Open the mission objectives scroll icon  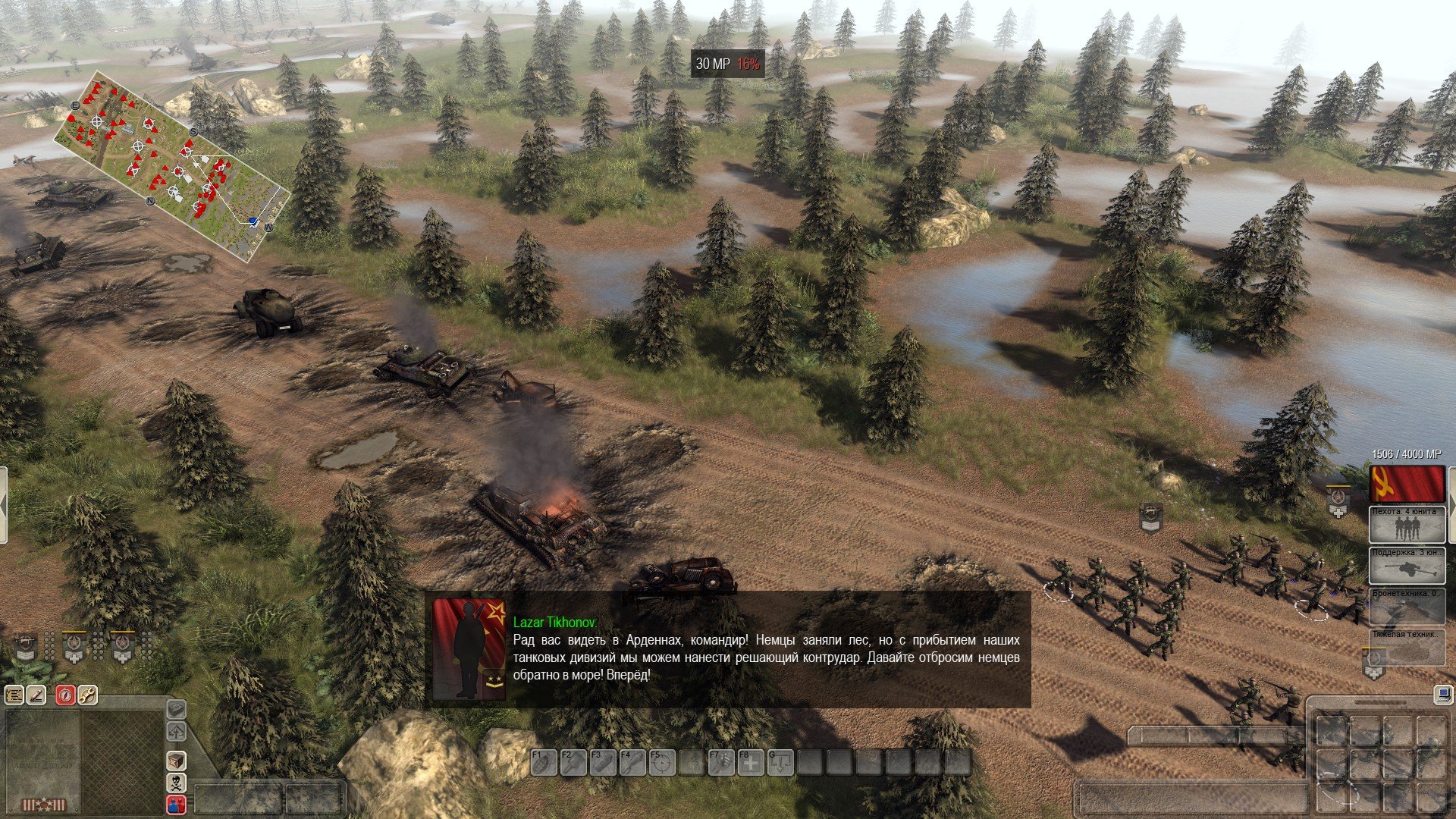pos(14,694)
